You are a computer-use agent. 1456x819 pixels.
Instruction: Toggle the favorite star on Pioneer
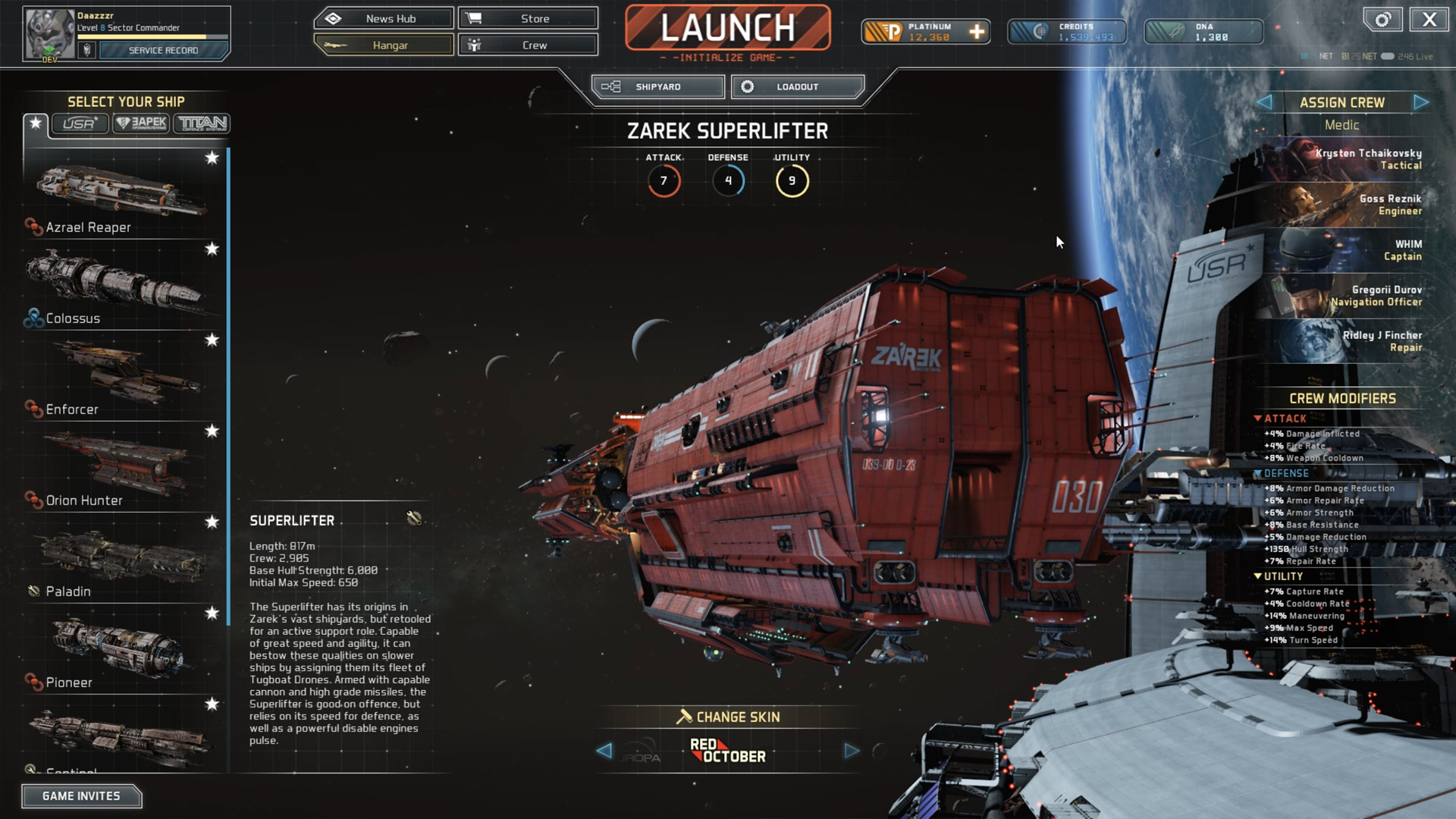212,613
